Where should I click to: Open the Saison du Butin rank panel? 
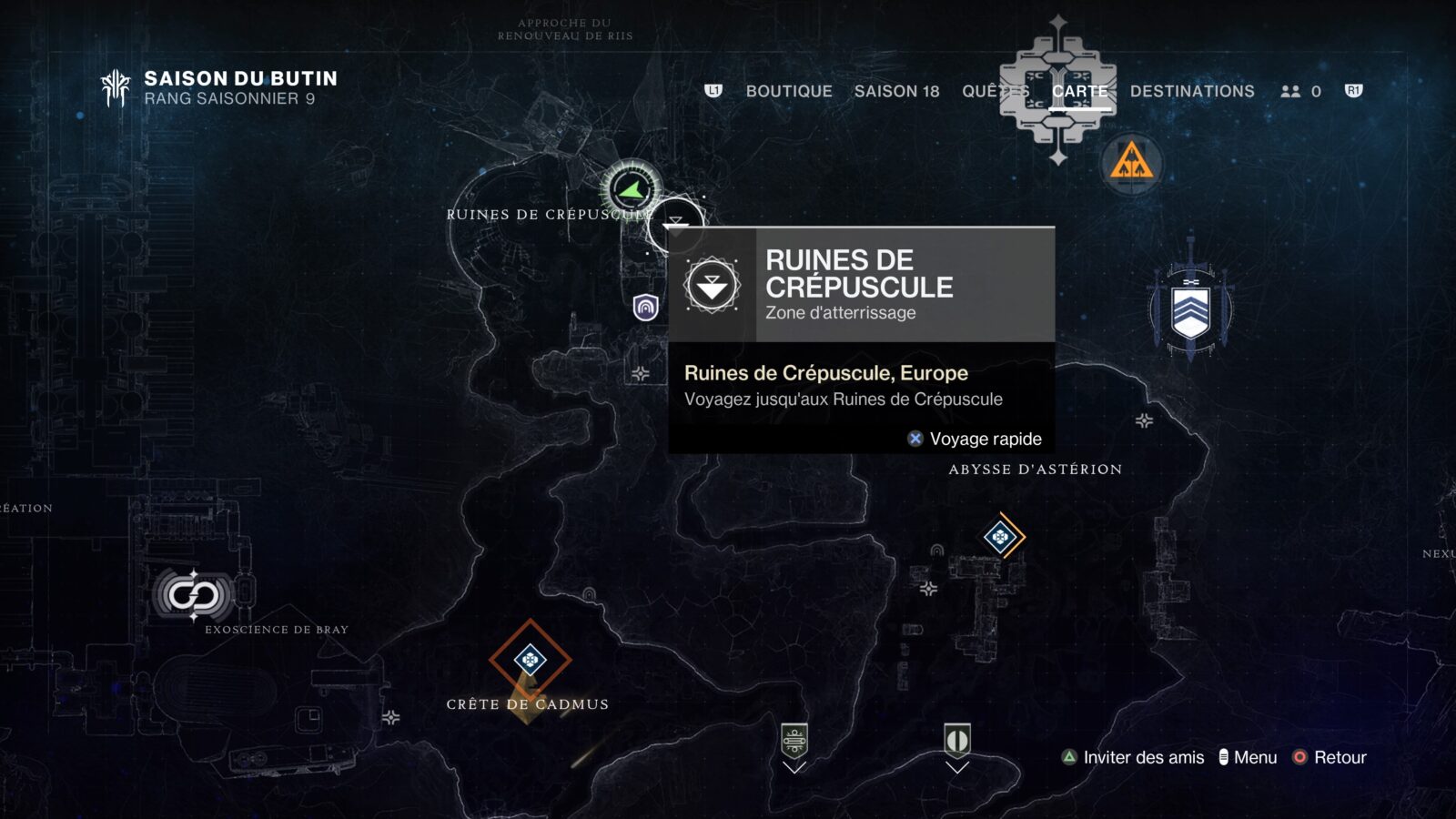click(x=218, y=88)
